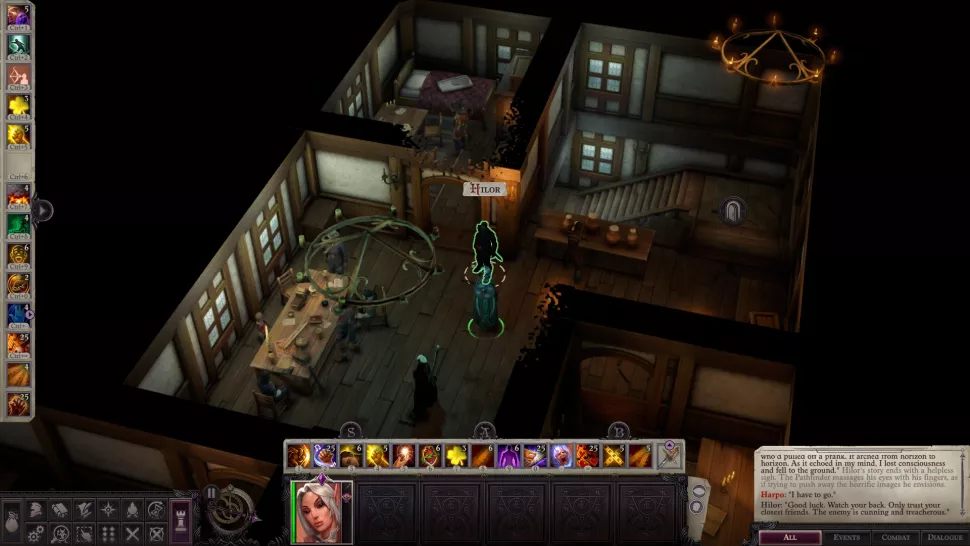Image resolution: width=970 pixels, height=546 pixels.
Task: Open the settings gears icon
Action: 34,534
